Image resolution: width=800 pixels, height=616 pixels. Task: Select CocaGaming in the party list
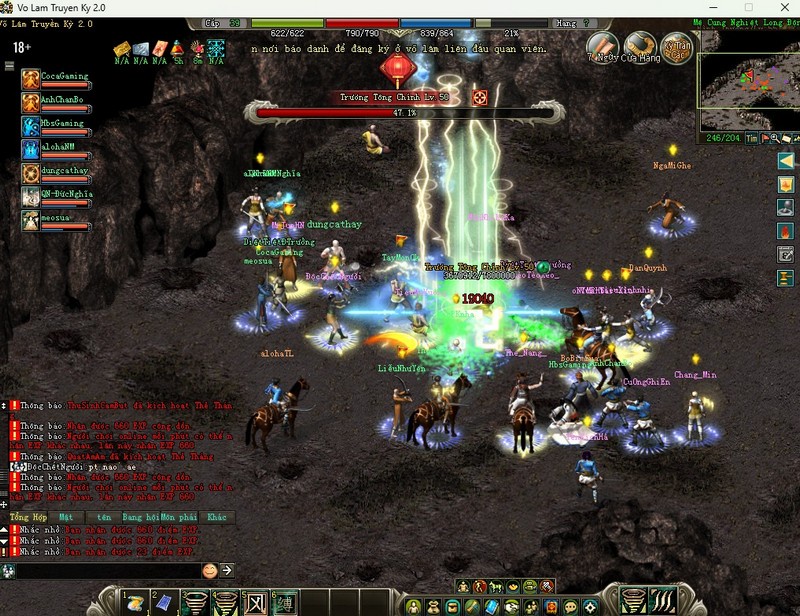[x=31, y=80]
